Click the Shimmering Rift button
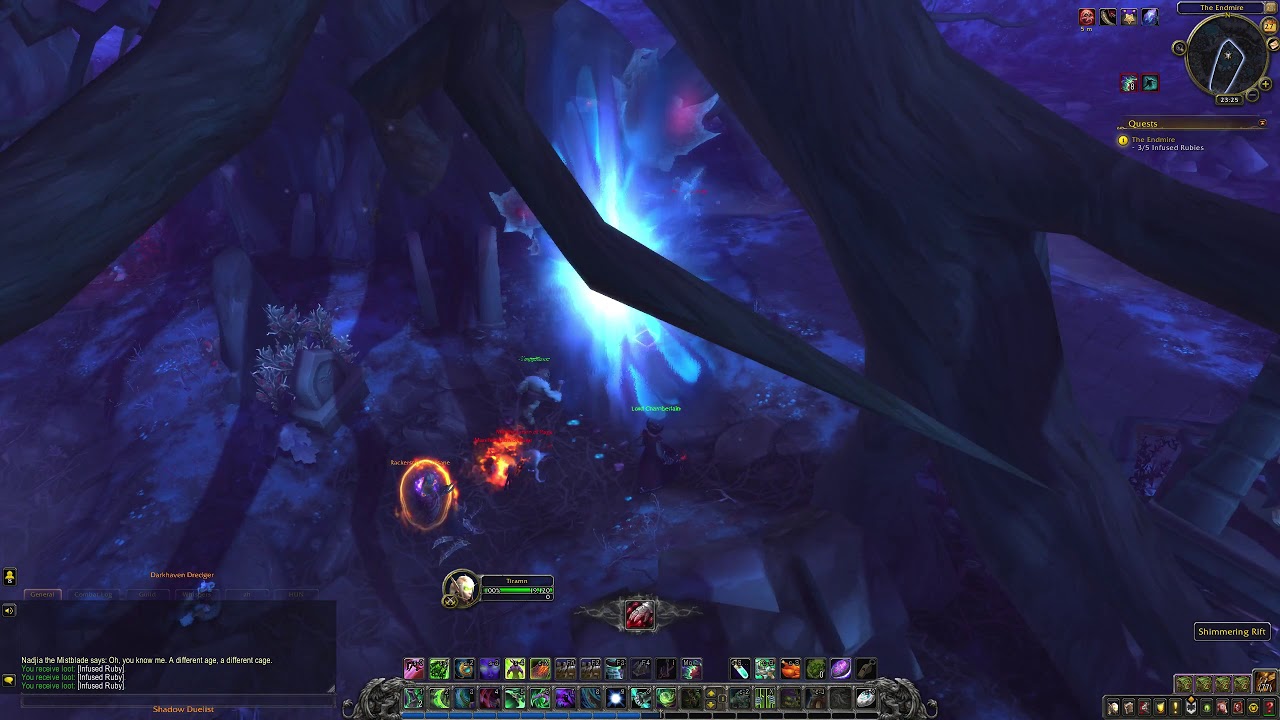 tap(1231, 631)
